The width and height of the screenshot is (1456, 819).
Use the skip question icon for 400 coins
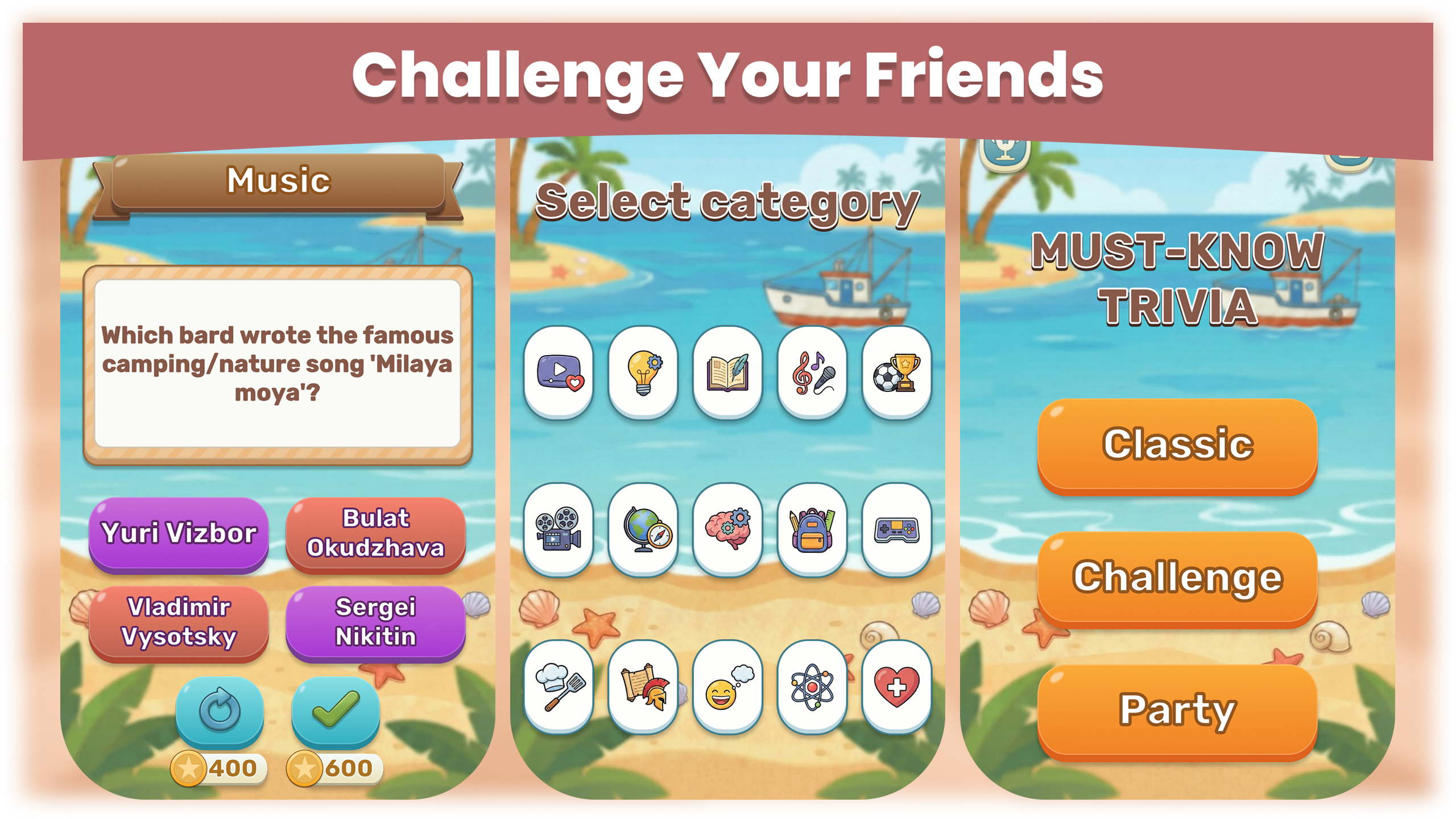pos(219,713)
